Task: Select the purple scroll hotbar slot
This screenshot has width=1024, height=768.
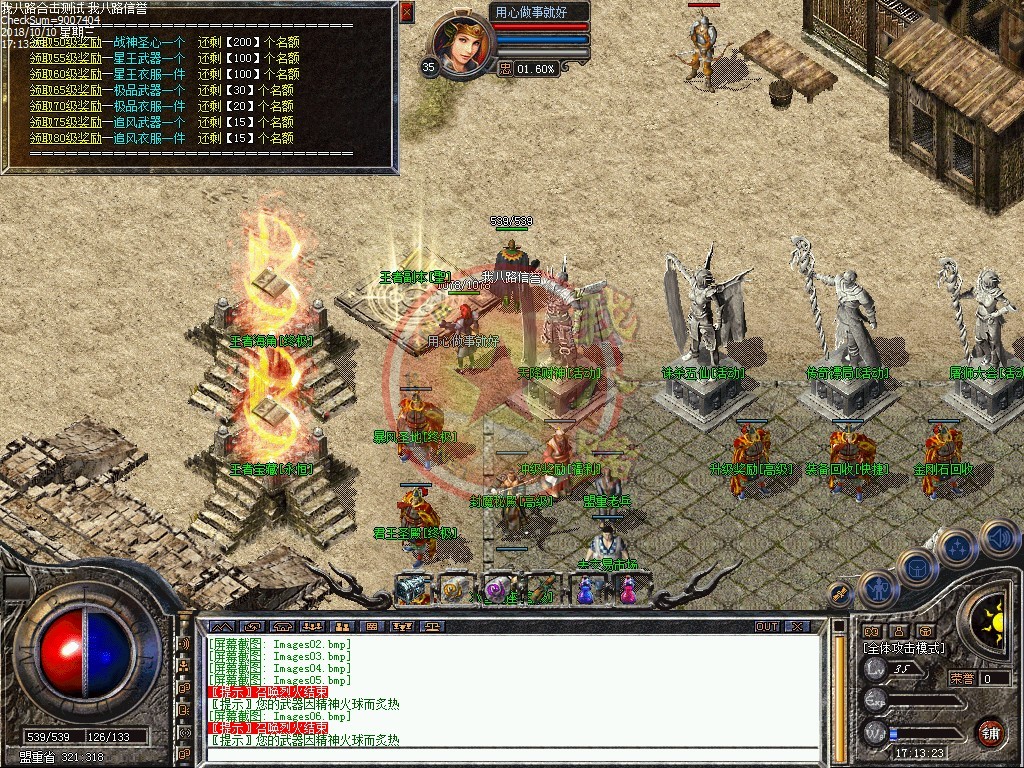Action: pyautogui.click(x=497, y=590)
